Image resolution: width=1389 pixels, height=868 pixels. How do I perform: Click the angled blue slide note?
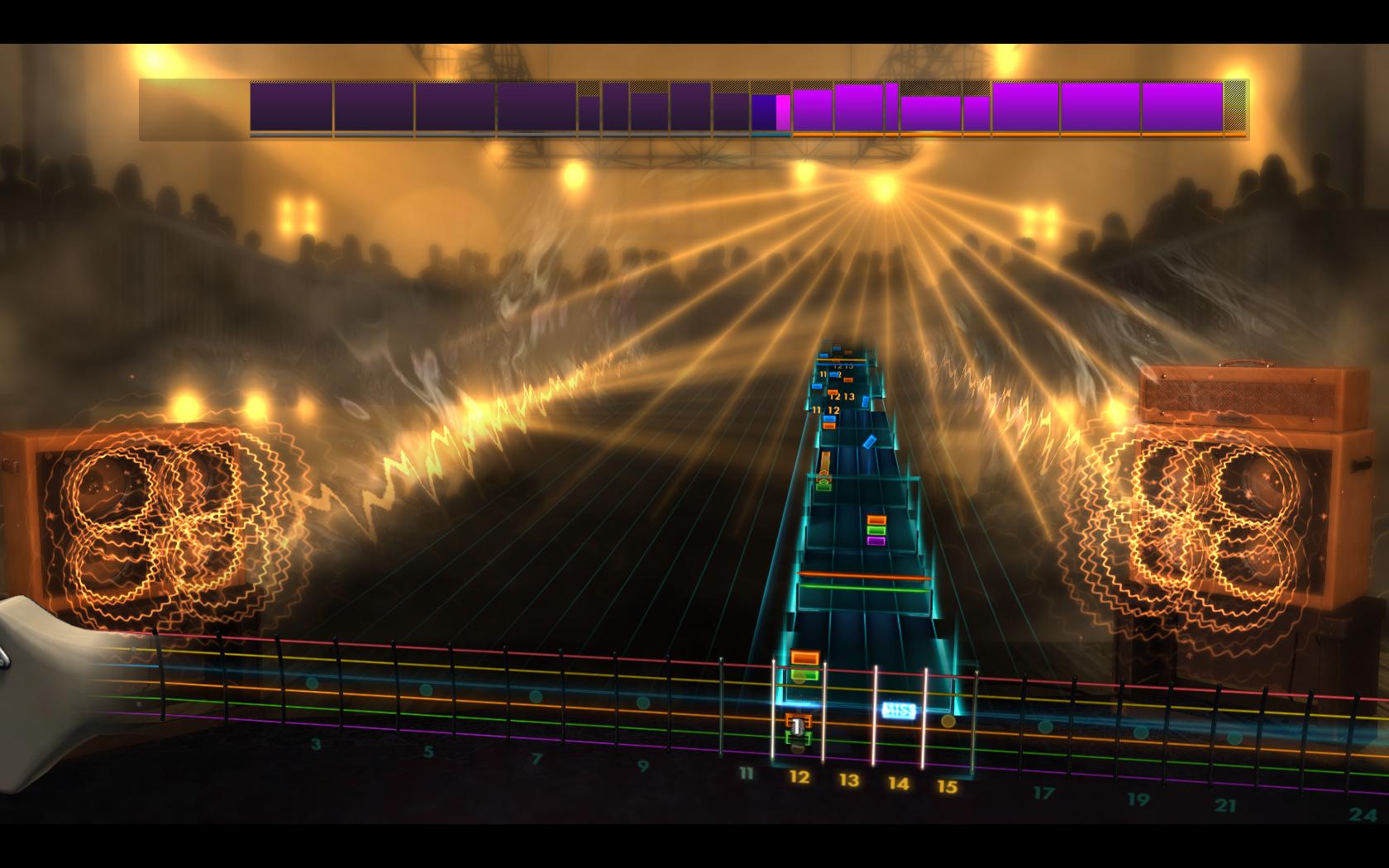point(869,441)
